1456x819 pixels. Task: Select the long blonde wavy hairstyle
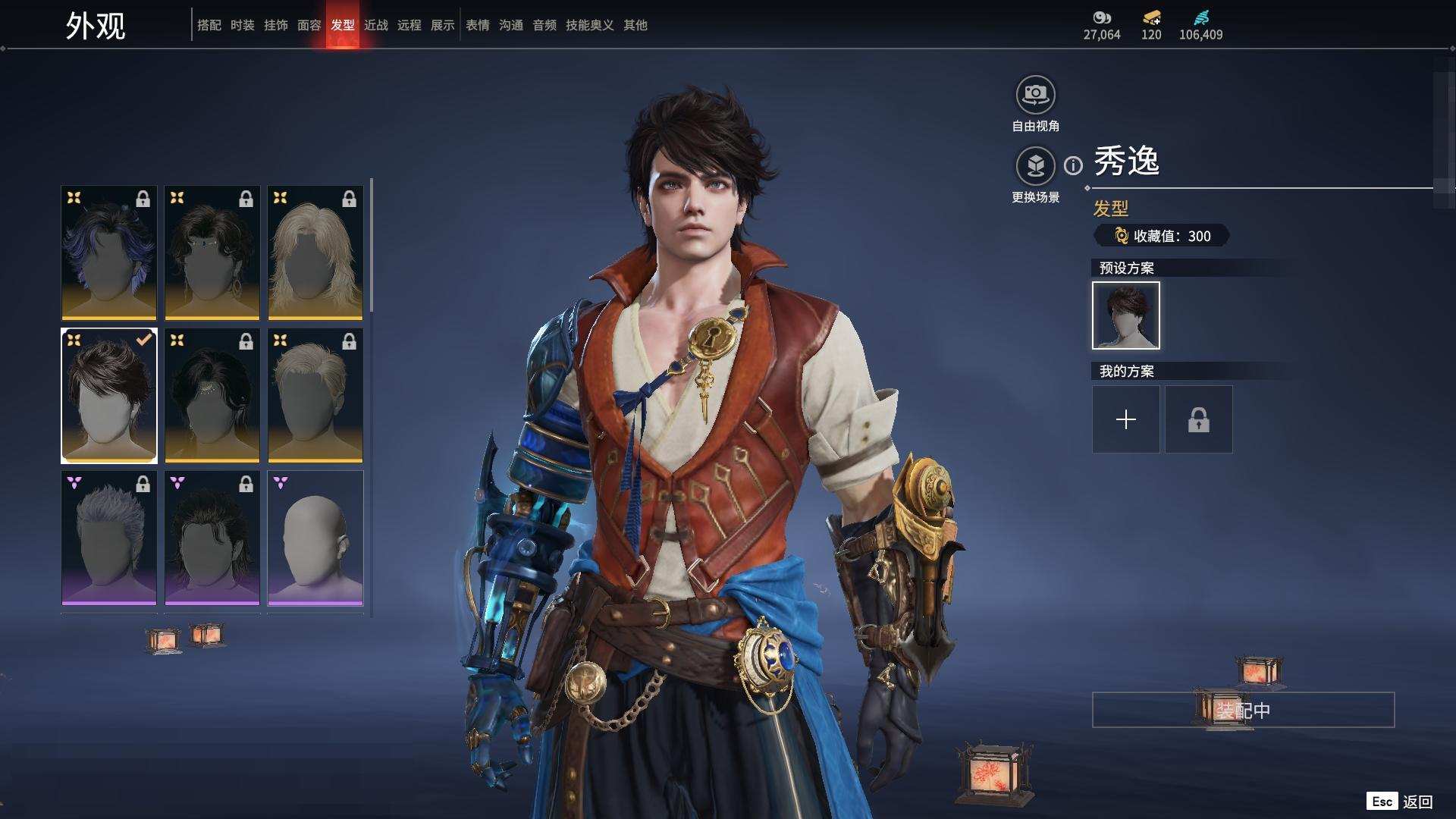coord(315,253)
